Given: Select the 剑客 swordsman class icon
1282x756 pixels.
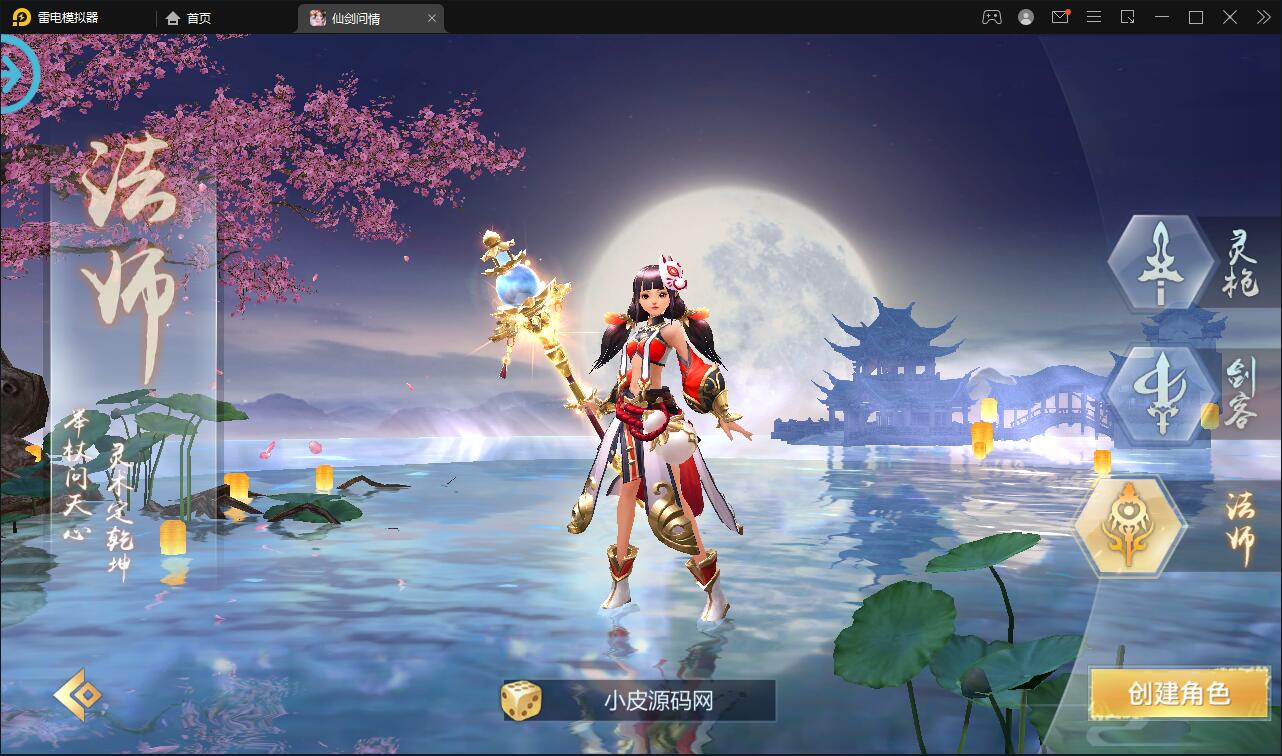Looking at the screenshot, I should (x=1160, y=394).
